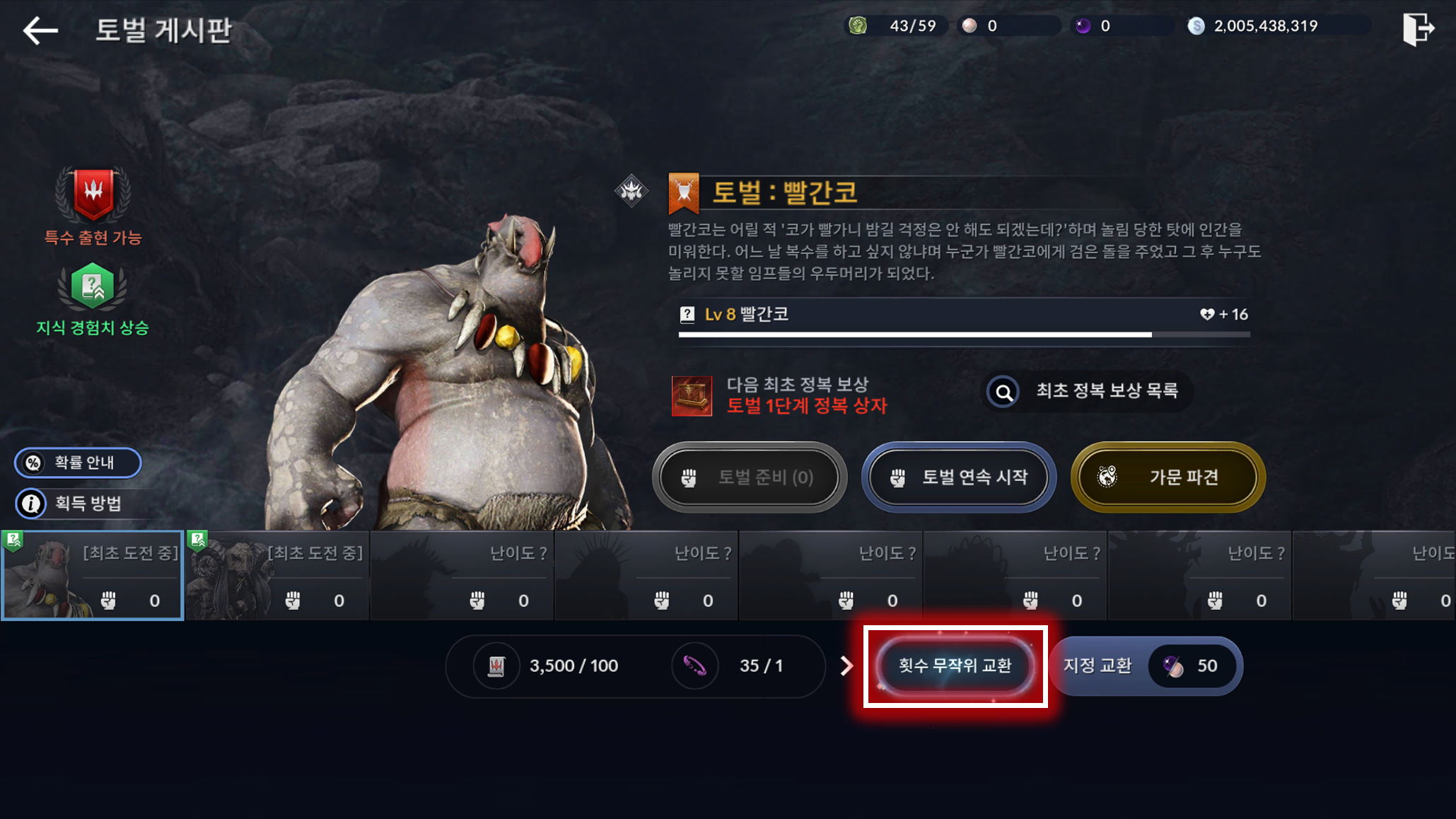Open the 확률 안내 probability guide
The width and height of the screenshot is (1456, 819).
point(78,463)
